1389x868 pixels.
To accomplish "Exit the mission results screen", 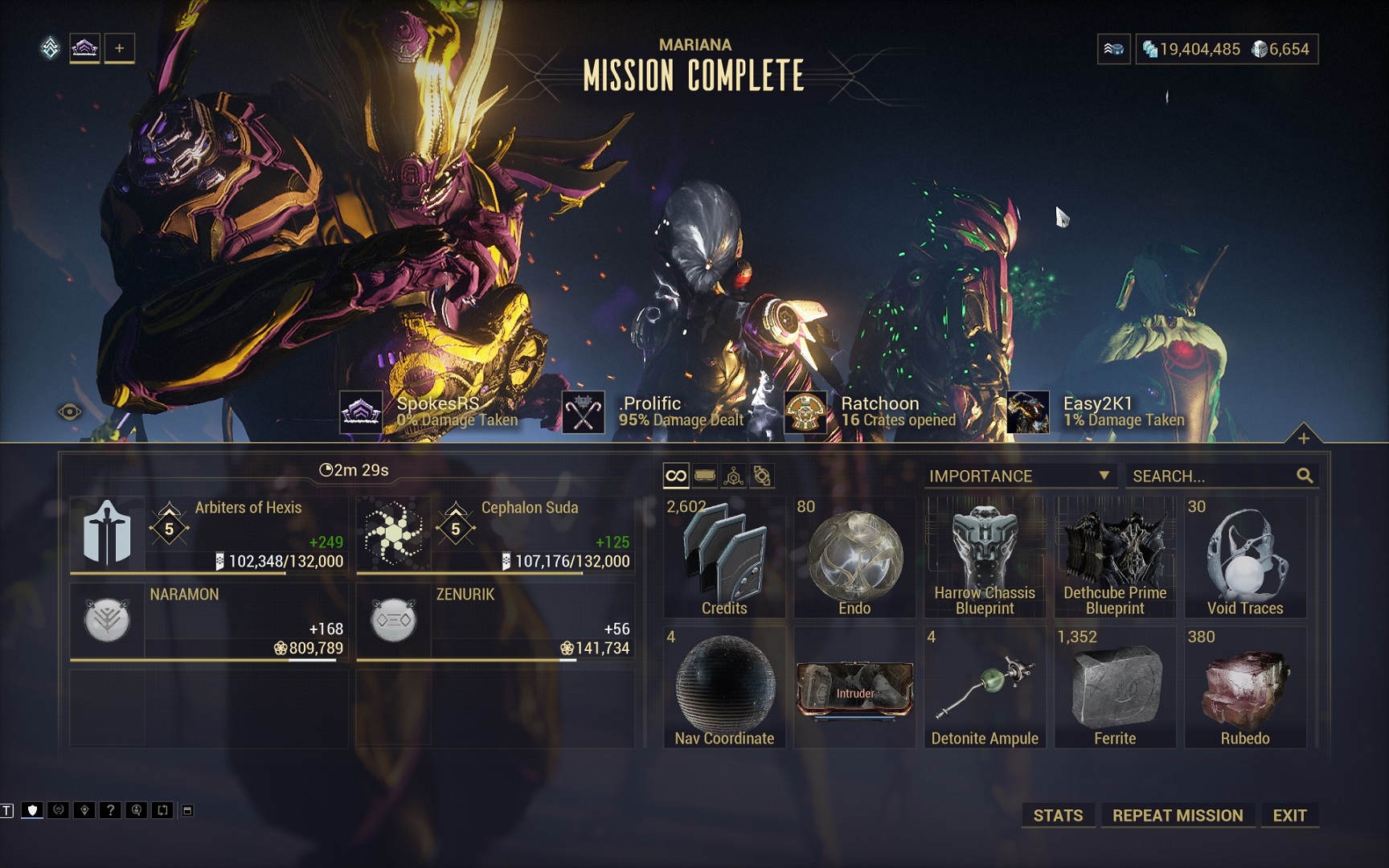I will 1289,815.
